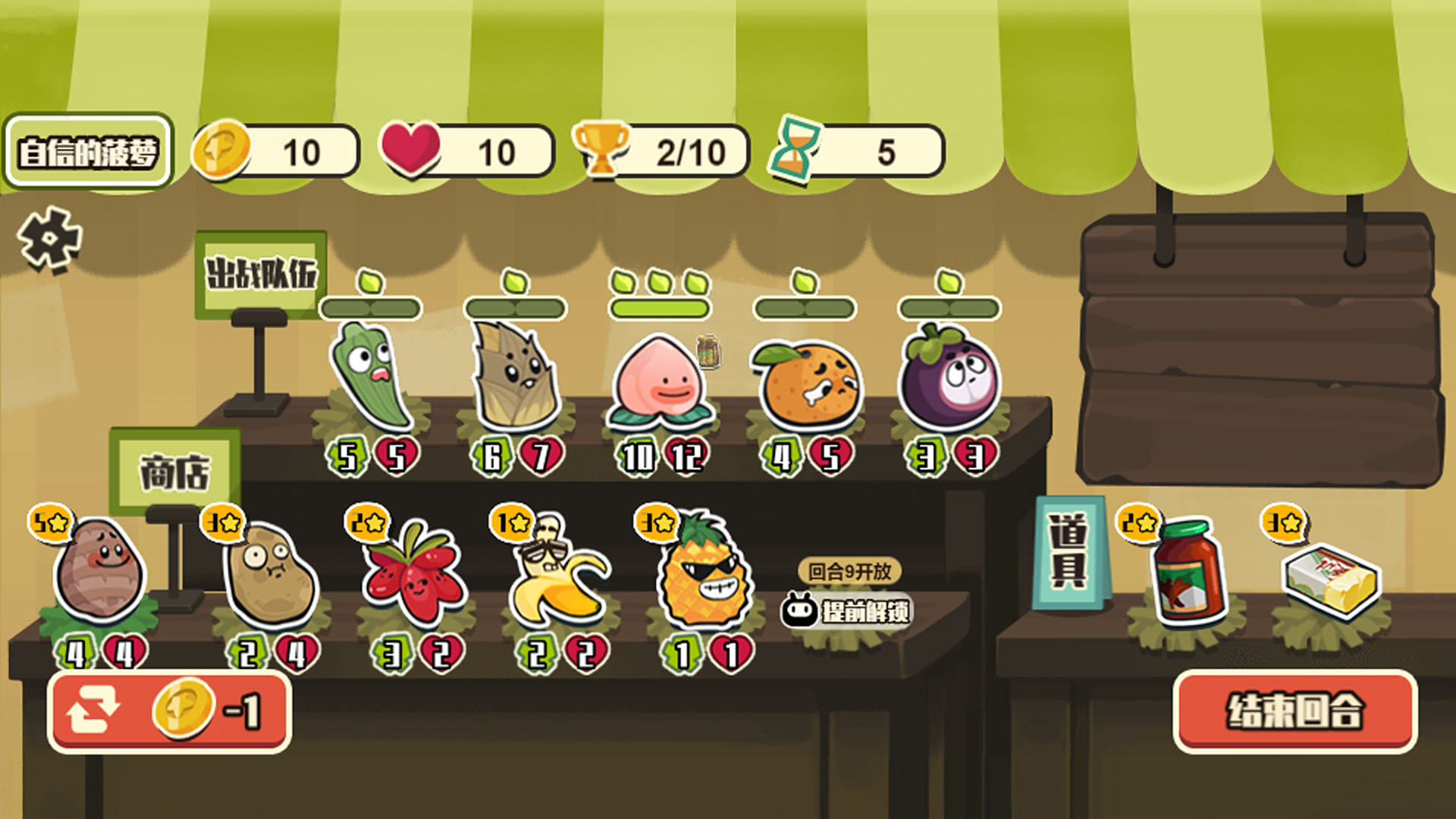This screenshot has height=819, width=1456.
Task: Open the settings gear menu
Action: pyautogui.click(x=50, y=240)
